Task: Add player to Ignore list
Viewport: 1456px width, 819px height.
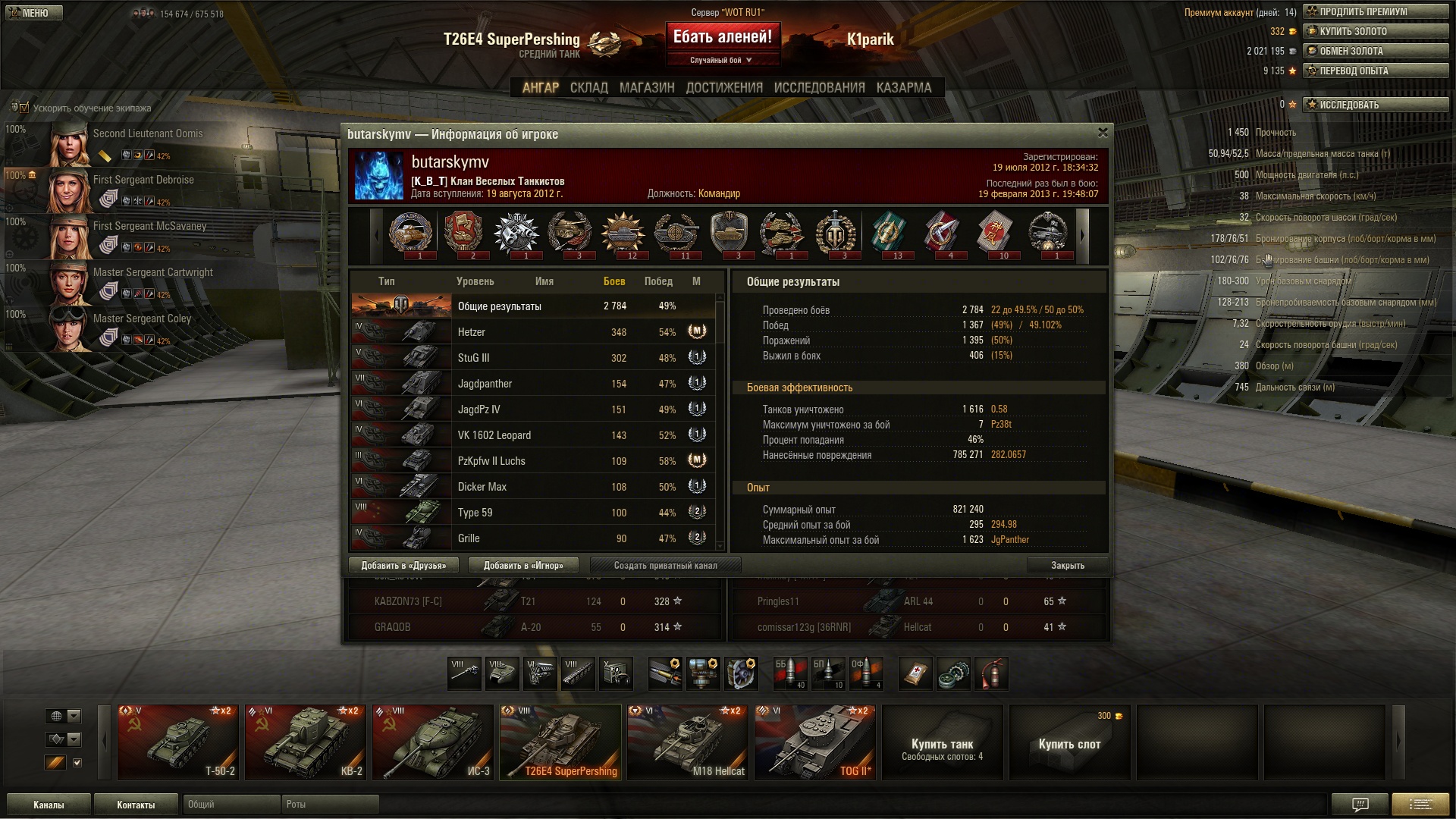Action: click(523, 565)
